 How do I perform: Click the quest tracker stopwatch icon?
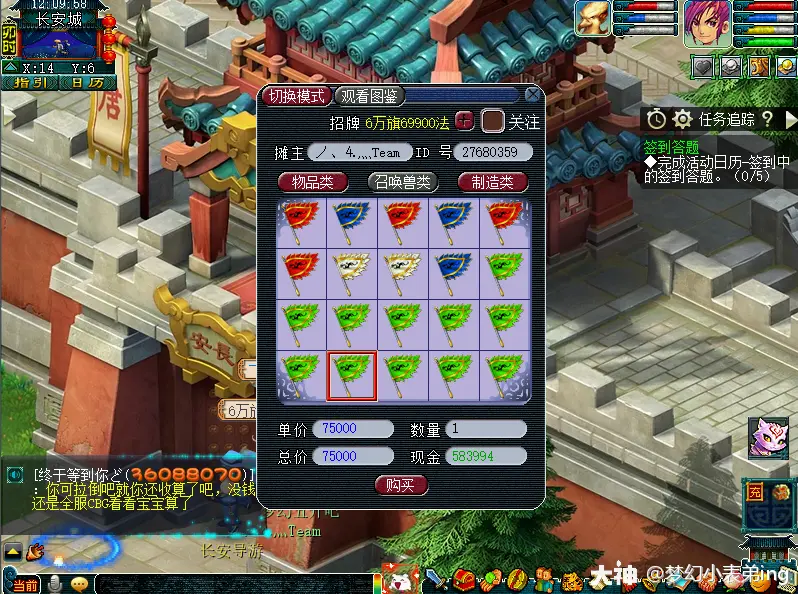656,119
